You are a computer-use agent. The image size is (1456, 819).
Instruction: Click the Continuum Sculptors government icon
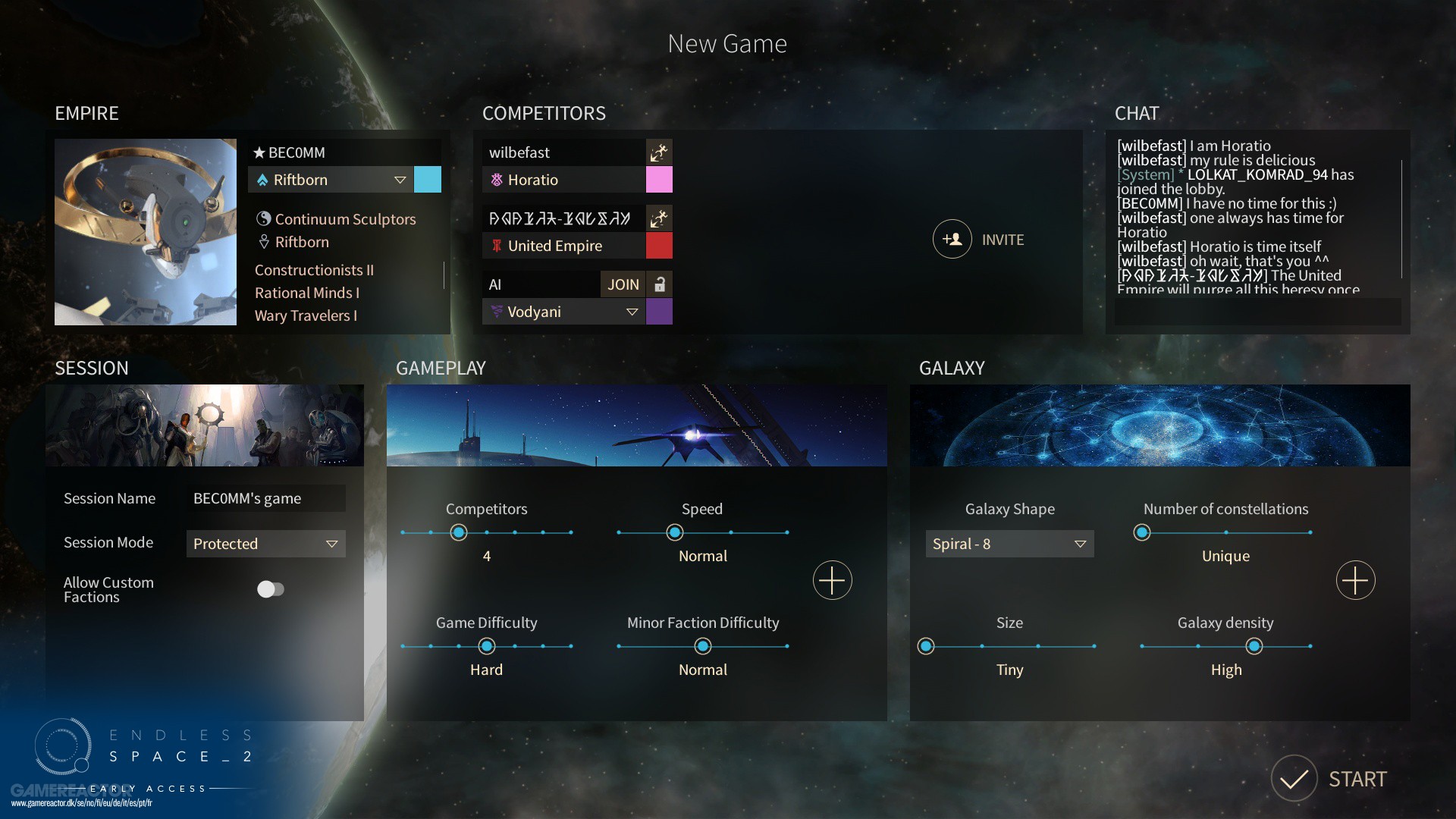coord(263,218)
